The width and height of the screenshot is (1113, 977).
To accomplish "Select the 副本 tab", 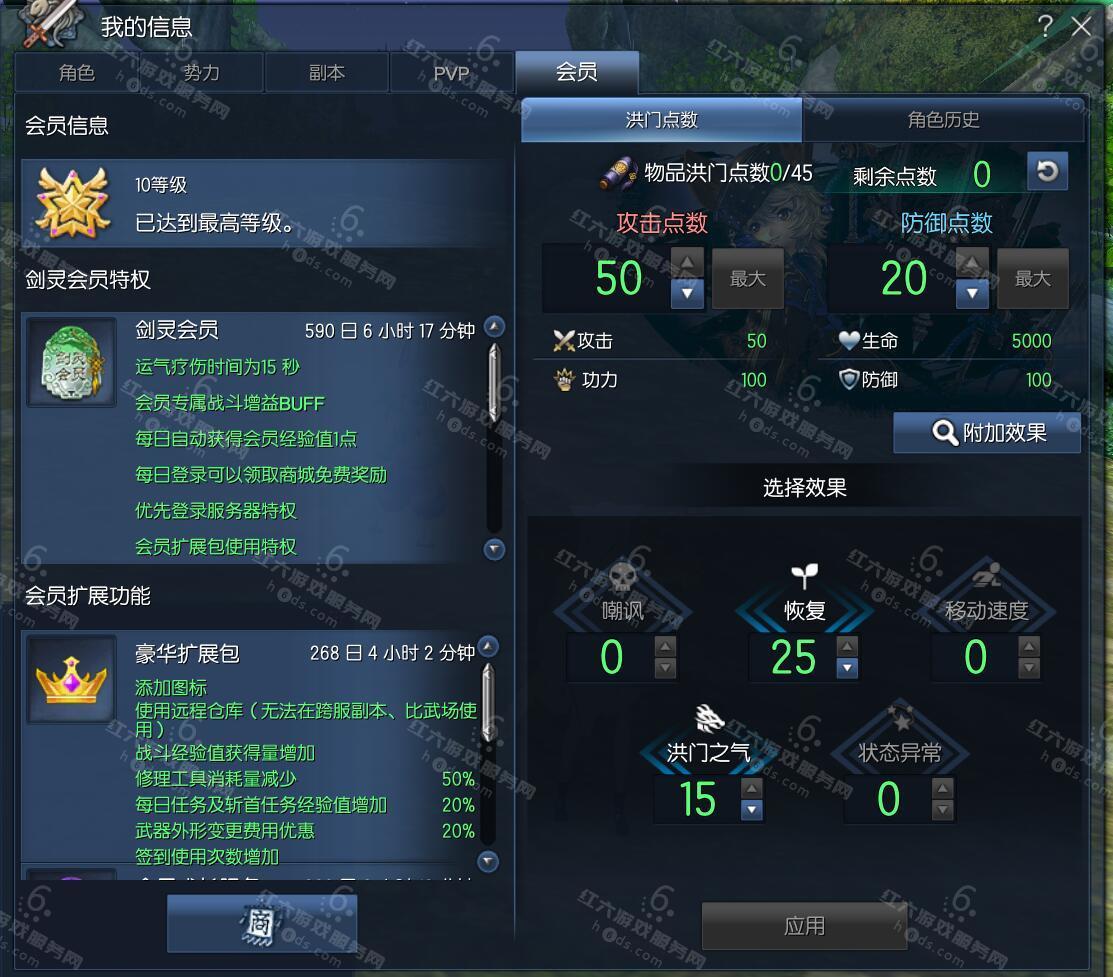I will tap(326, 73).
